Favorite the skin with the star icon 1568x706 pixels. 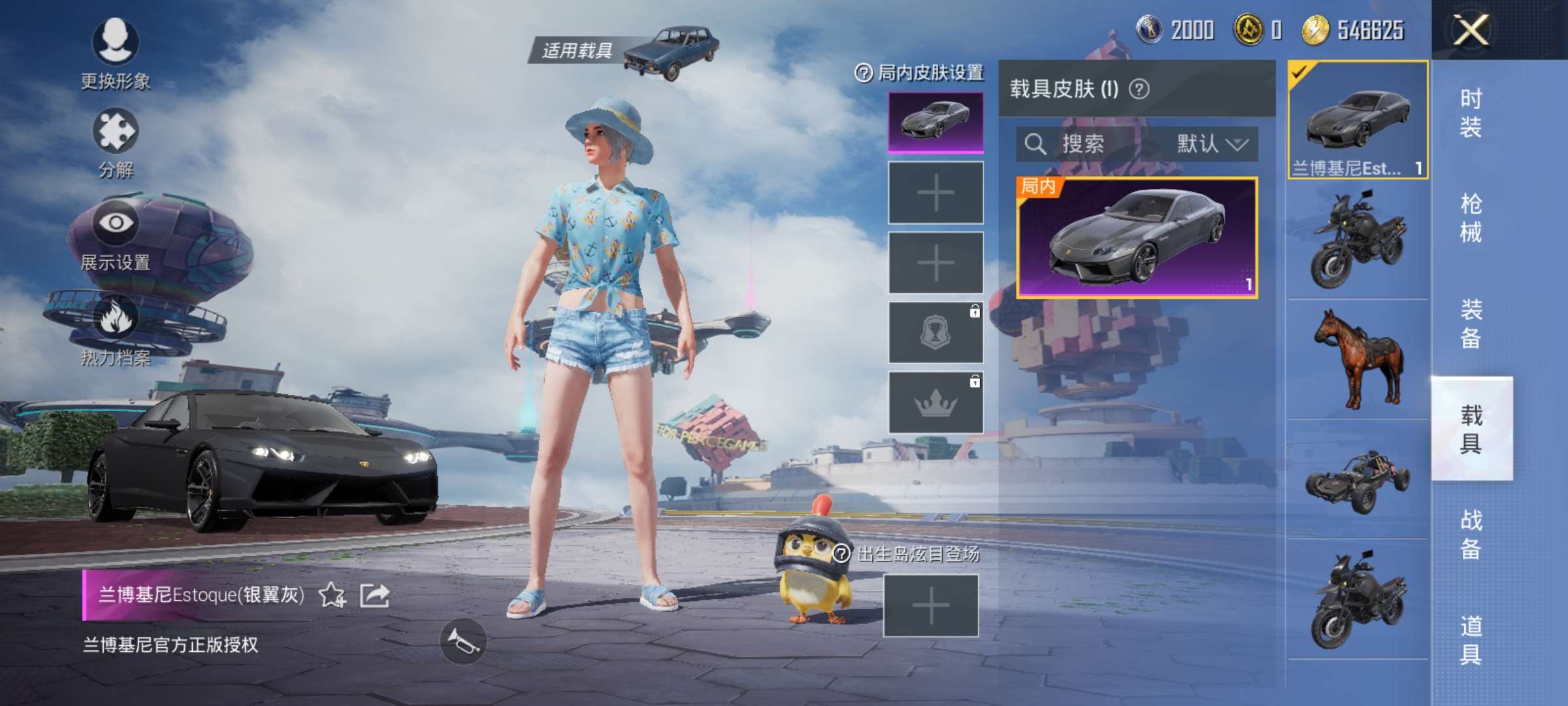[x=332, y=595]
